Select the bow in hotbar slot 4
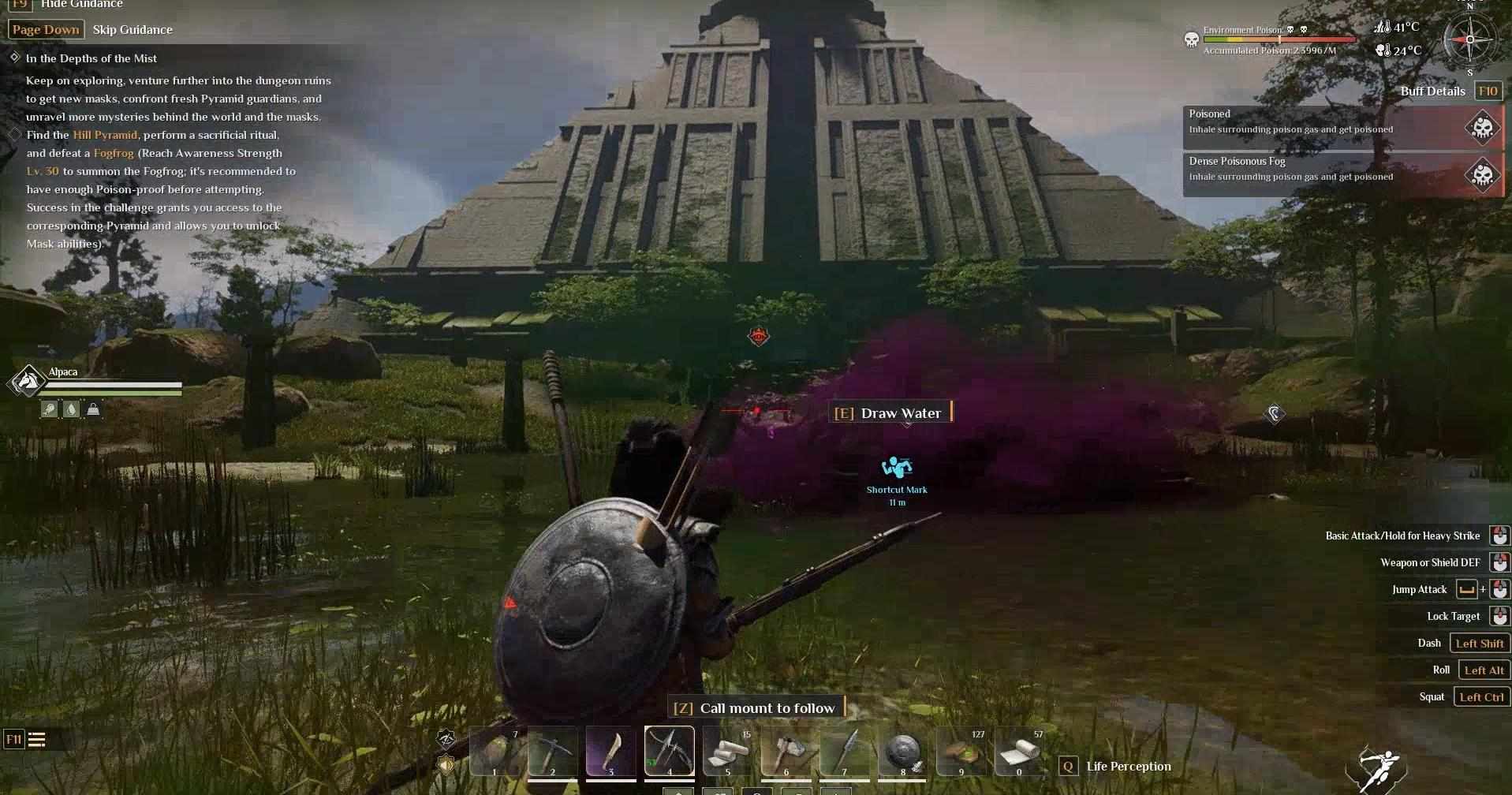 click(669, 751)
